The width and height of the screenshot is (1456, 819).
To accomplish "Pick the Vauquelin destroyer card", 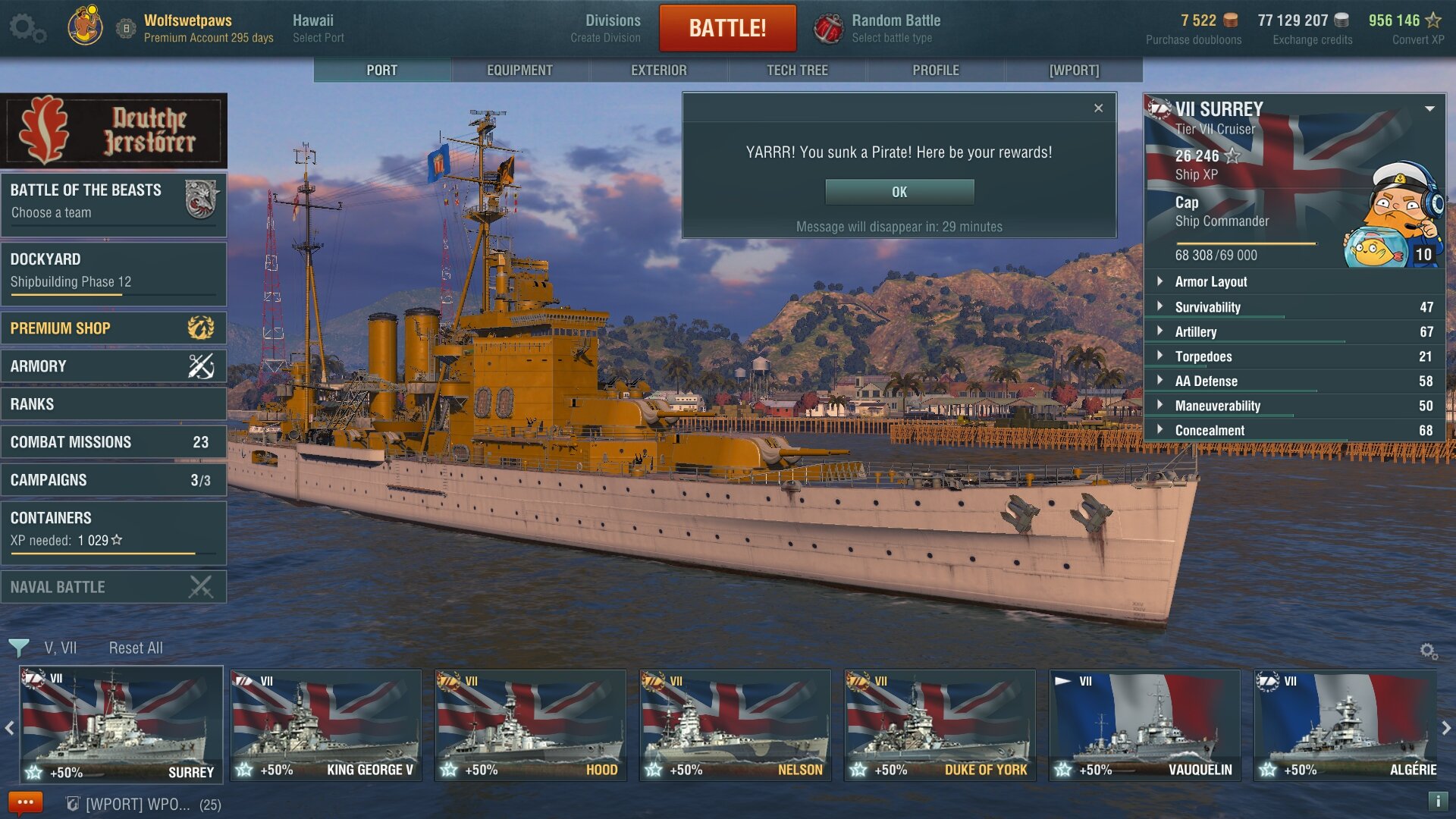I will [1144, 726].
